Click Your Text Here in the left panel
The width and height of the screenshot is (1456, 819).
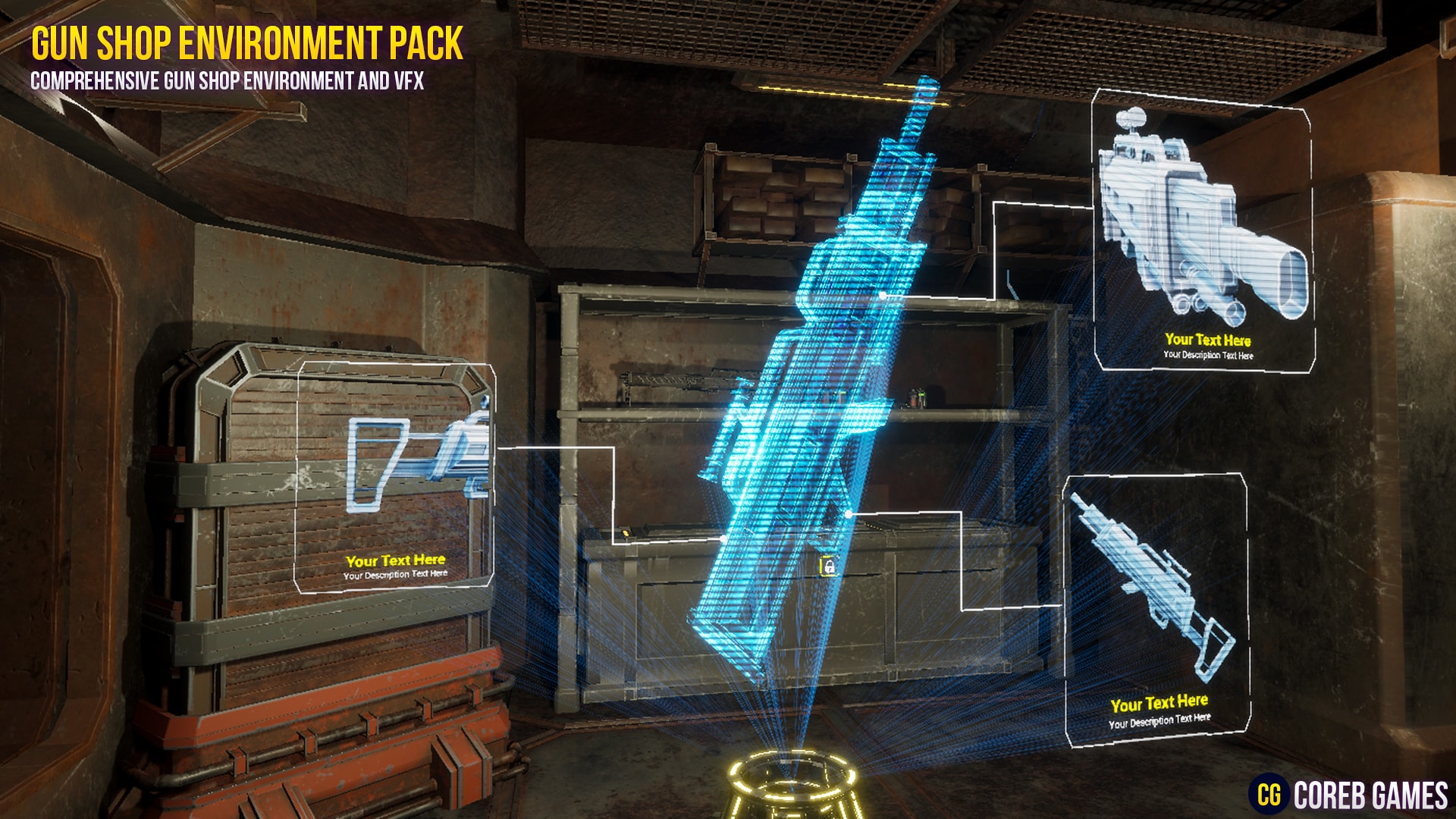(397, 562)
